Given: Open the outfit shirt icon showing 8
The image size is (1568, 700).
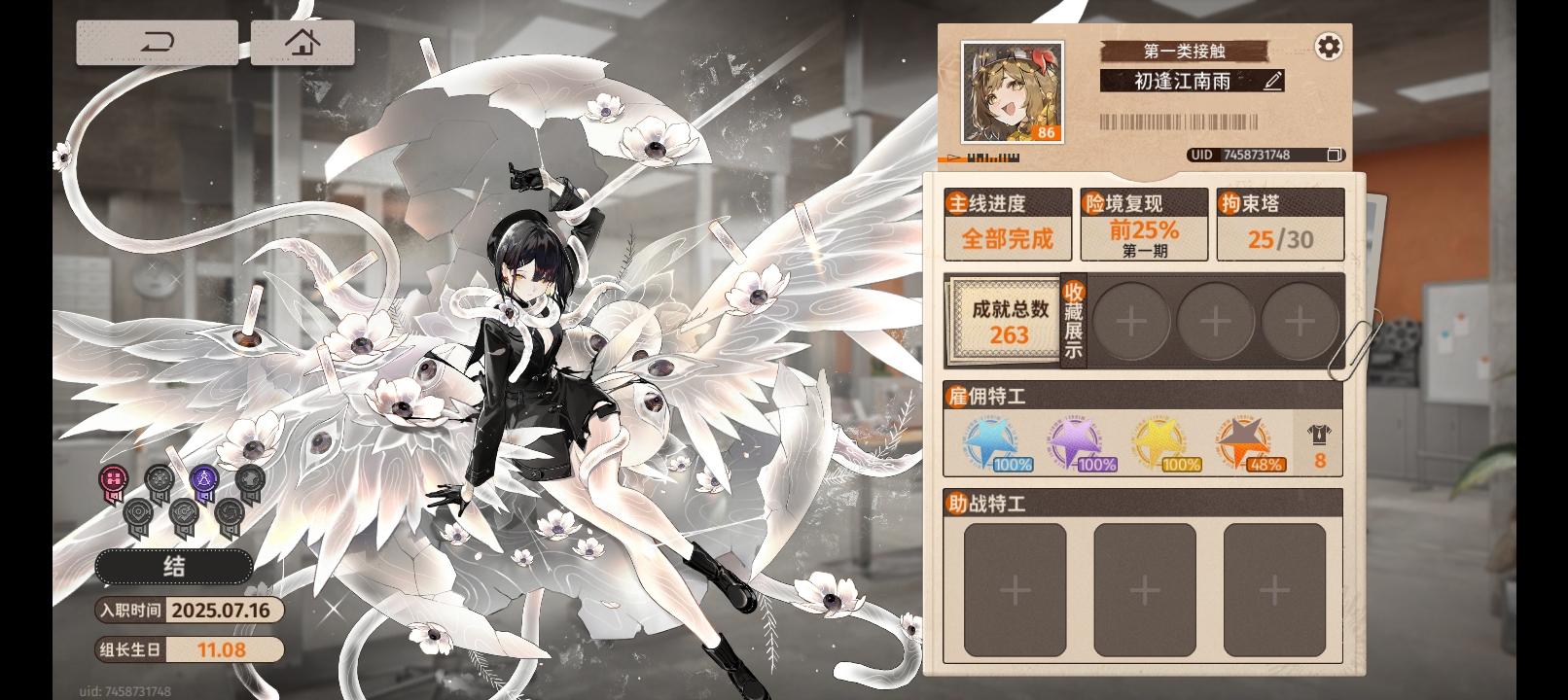Looking at the screenshot, I should (x=1318, y=442).
